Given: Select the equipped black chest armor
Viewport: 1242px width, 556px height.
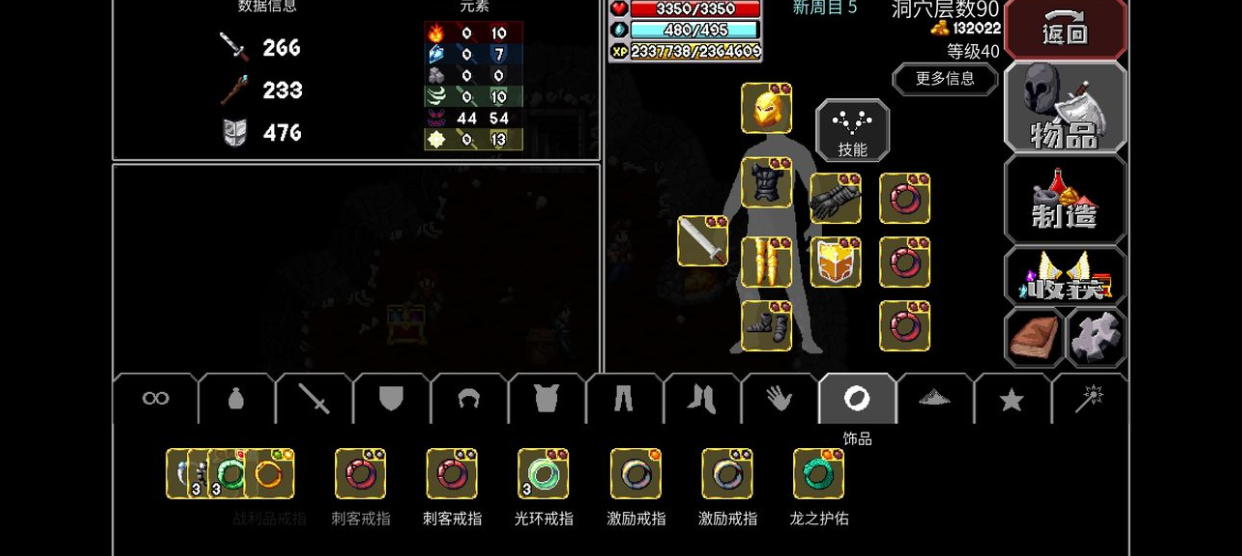Looking at the screenshot, I should tap(766, 183).
